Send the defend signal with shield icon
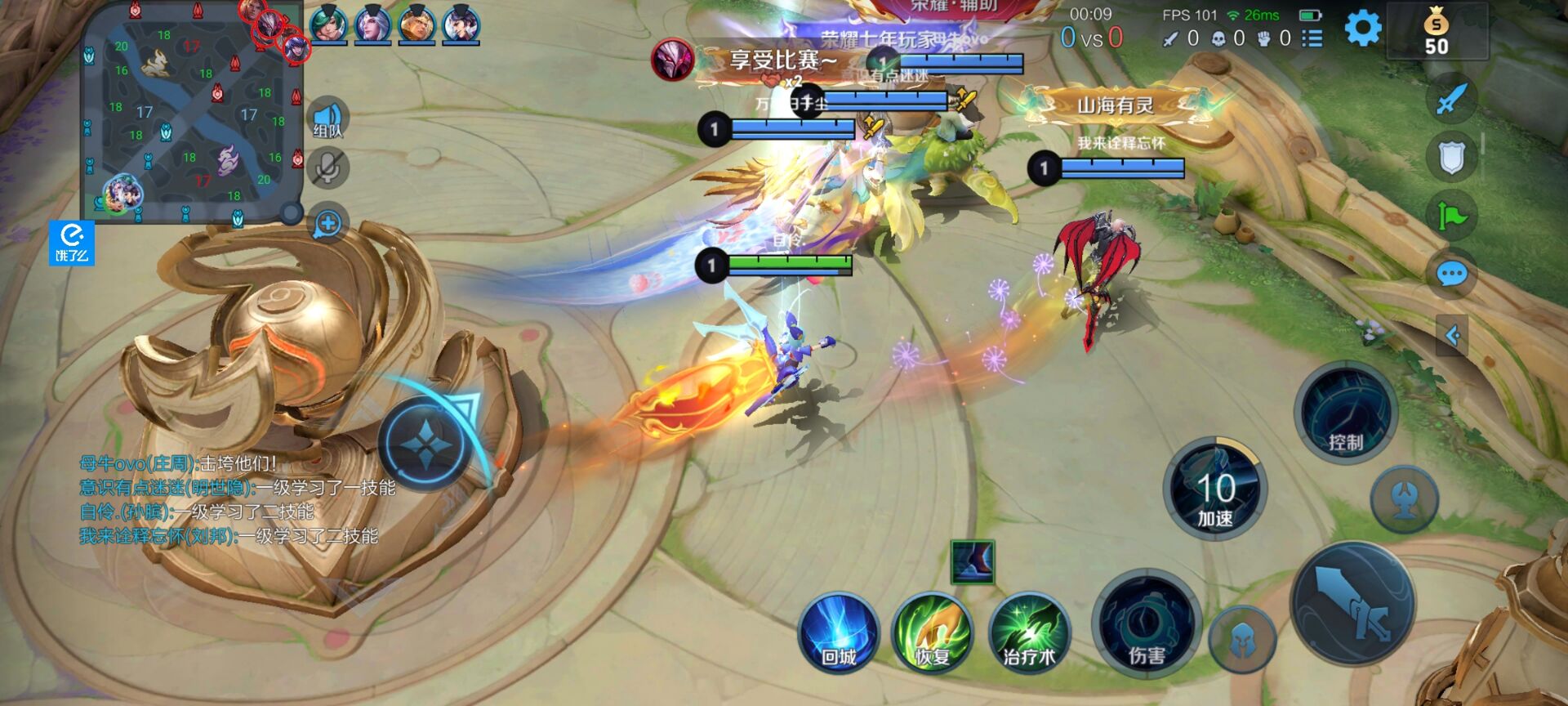This screenshot has height=706, width=1568. click(x=1452, y=158)
